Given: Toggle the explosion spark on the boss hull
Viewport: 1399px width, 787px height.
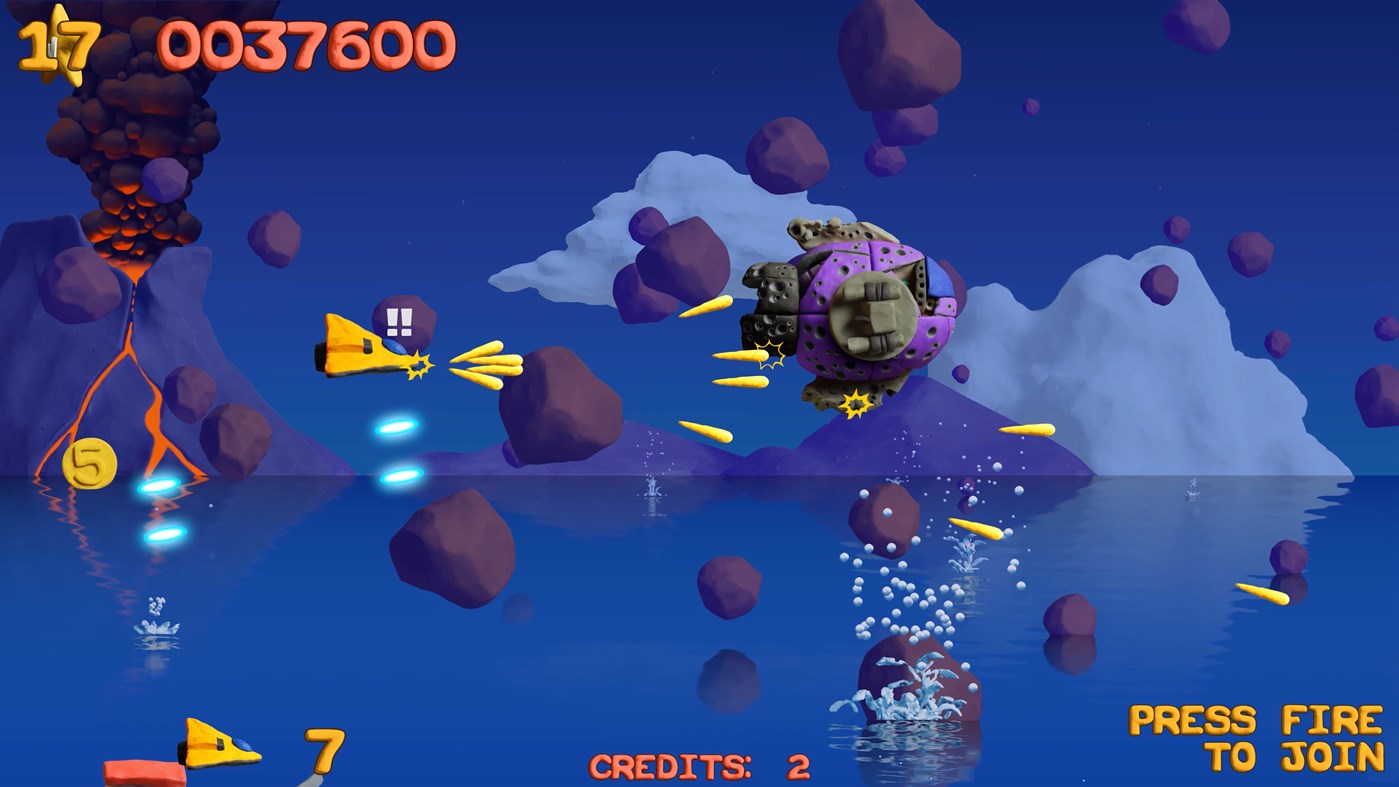Looking at the screenshot, I should tap(770, 353).
